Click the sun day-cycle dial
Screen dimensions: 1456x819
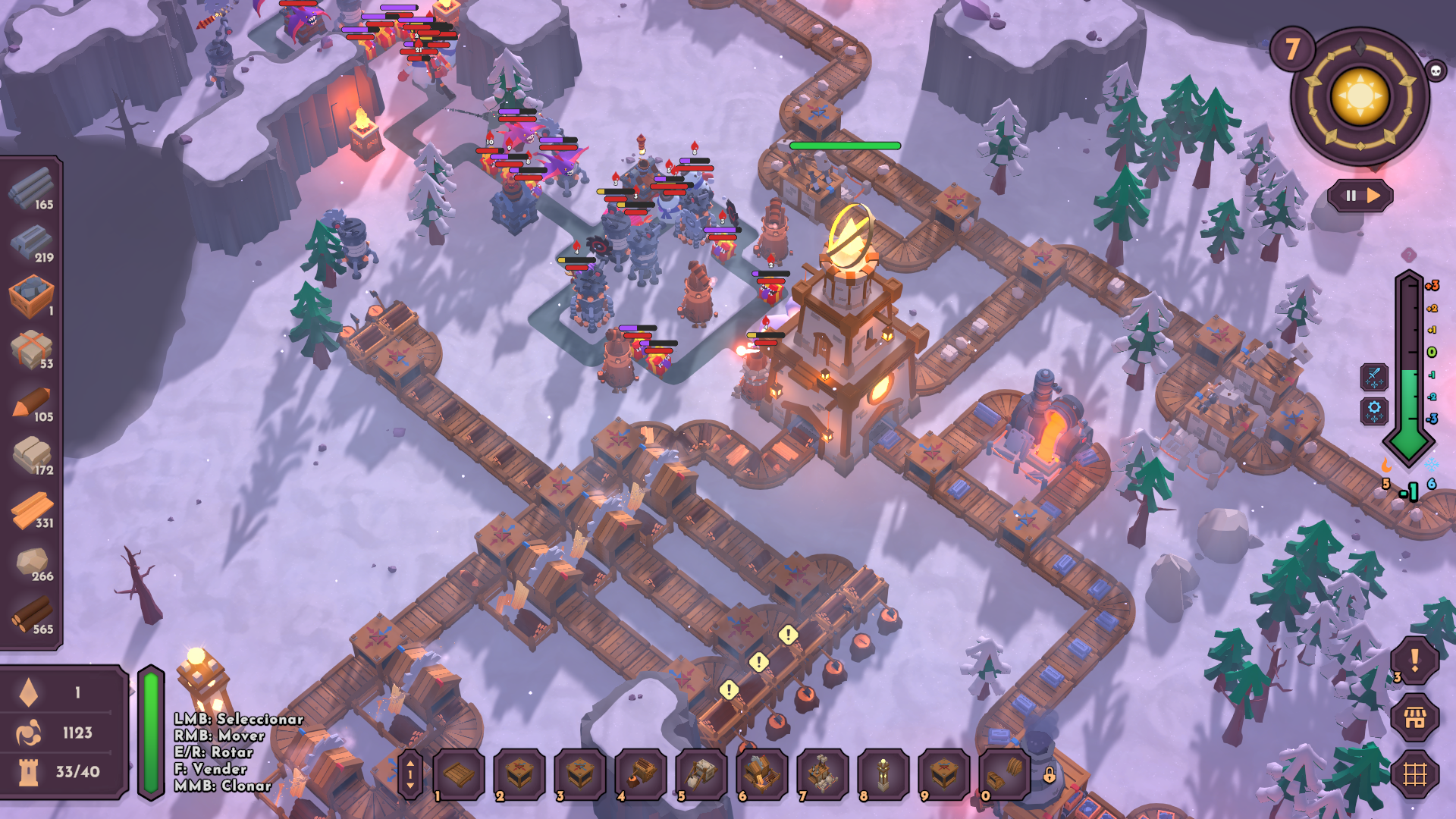(x=1360, y=97)
